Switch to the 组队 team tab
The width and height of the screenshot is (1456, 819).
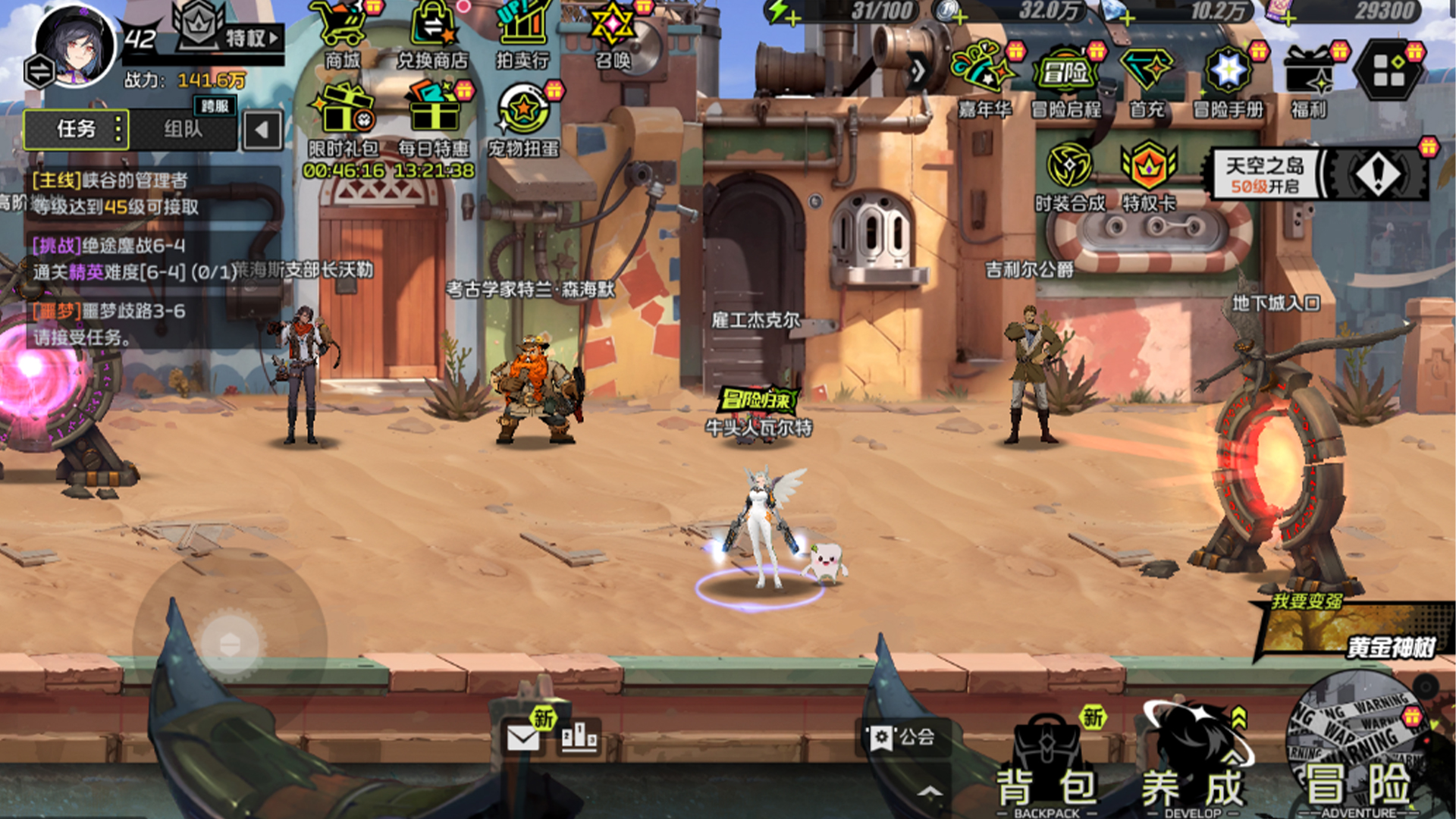click(x=184, y=130)
